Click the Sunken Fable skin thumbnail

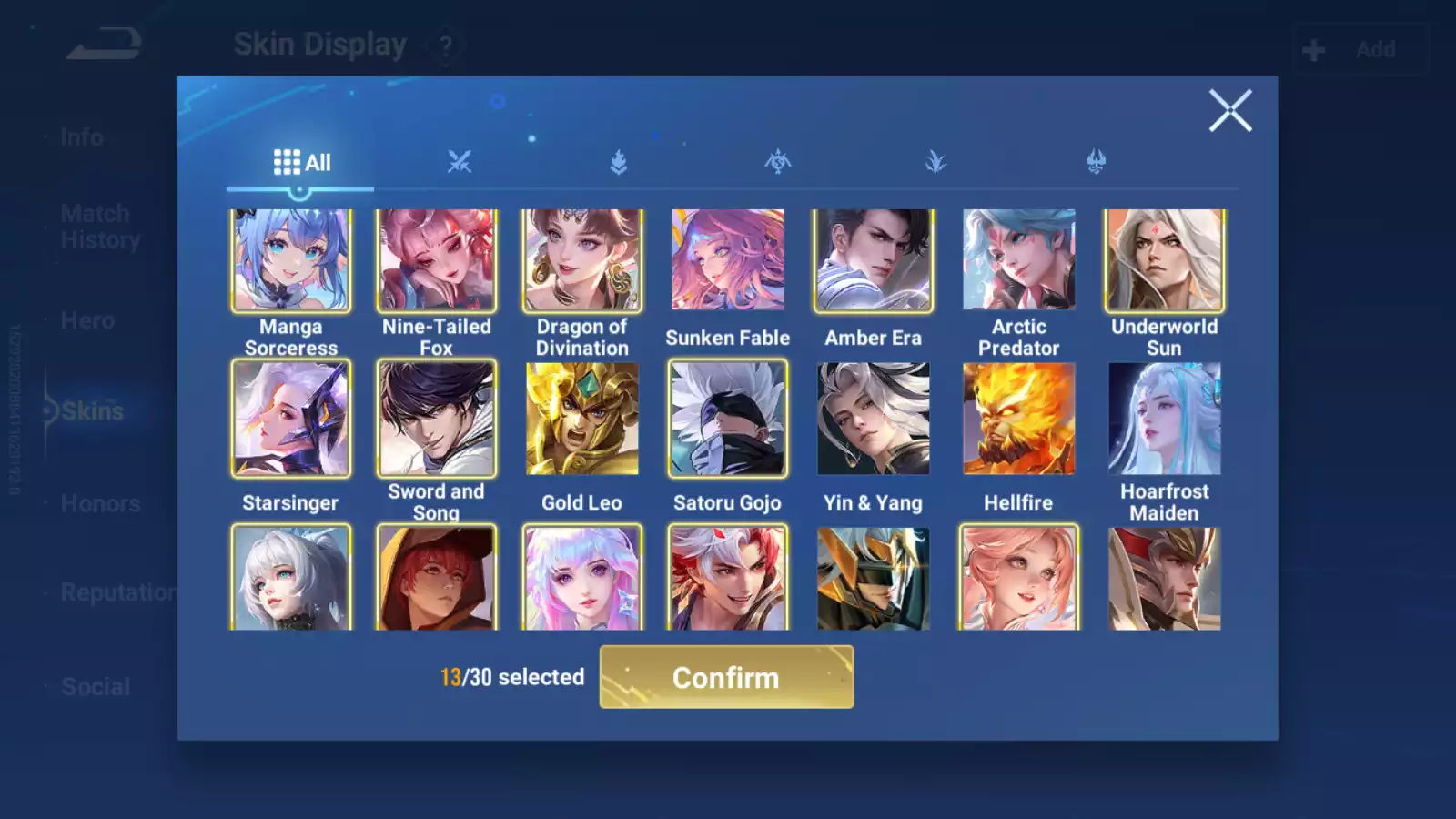pos(726,260)
